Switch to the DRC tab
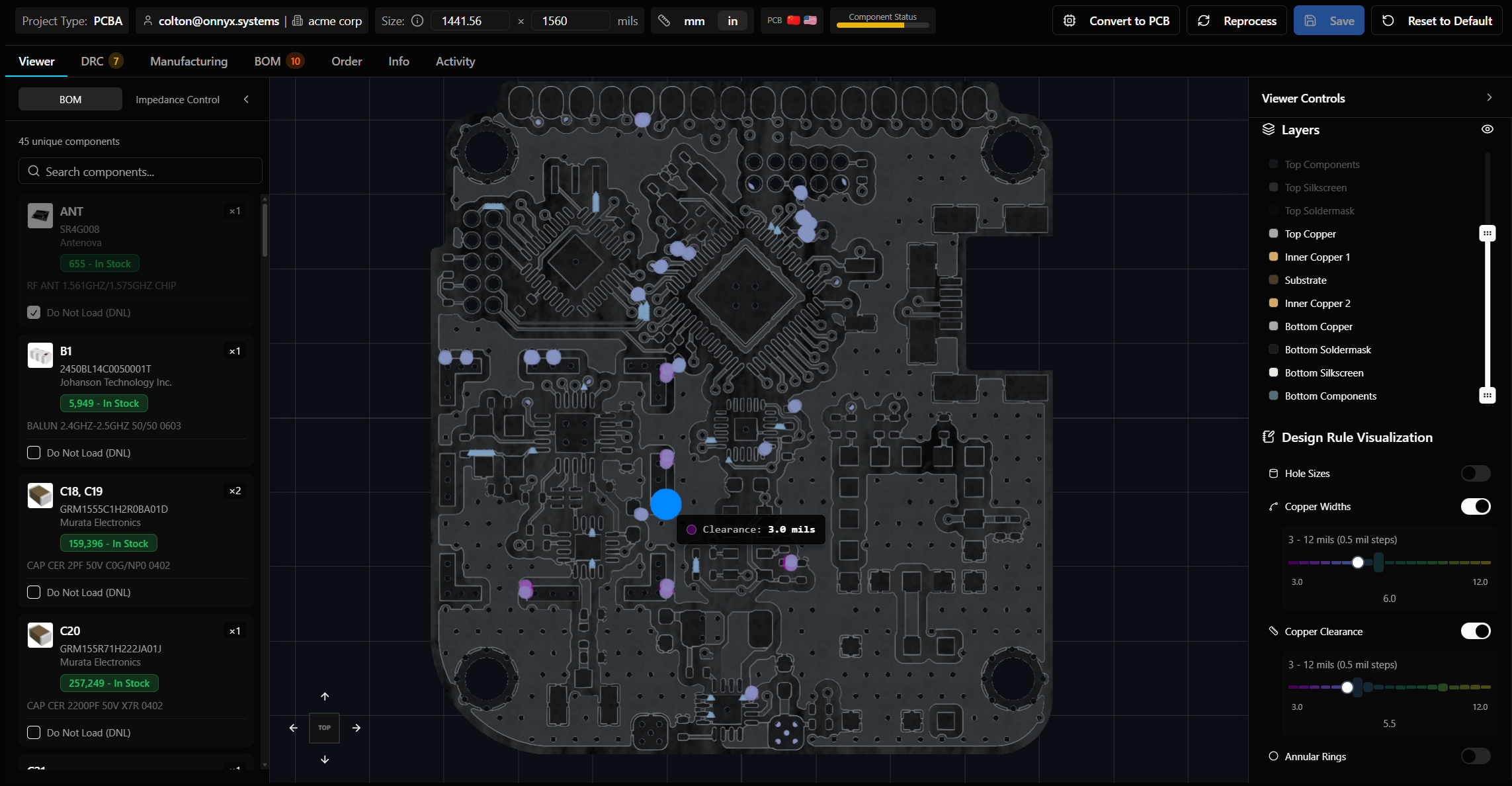The height and width of the screenshot is (786, 1512). [92, 61]
